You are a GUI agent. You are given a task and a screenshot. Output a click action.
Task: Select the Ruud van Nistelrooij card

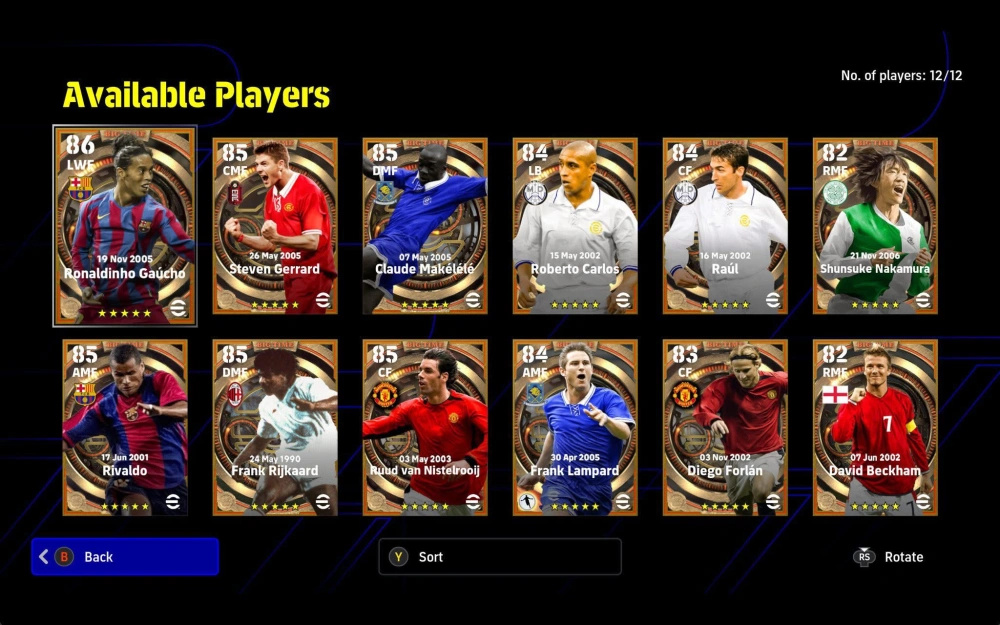tap(425, 427)
